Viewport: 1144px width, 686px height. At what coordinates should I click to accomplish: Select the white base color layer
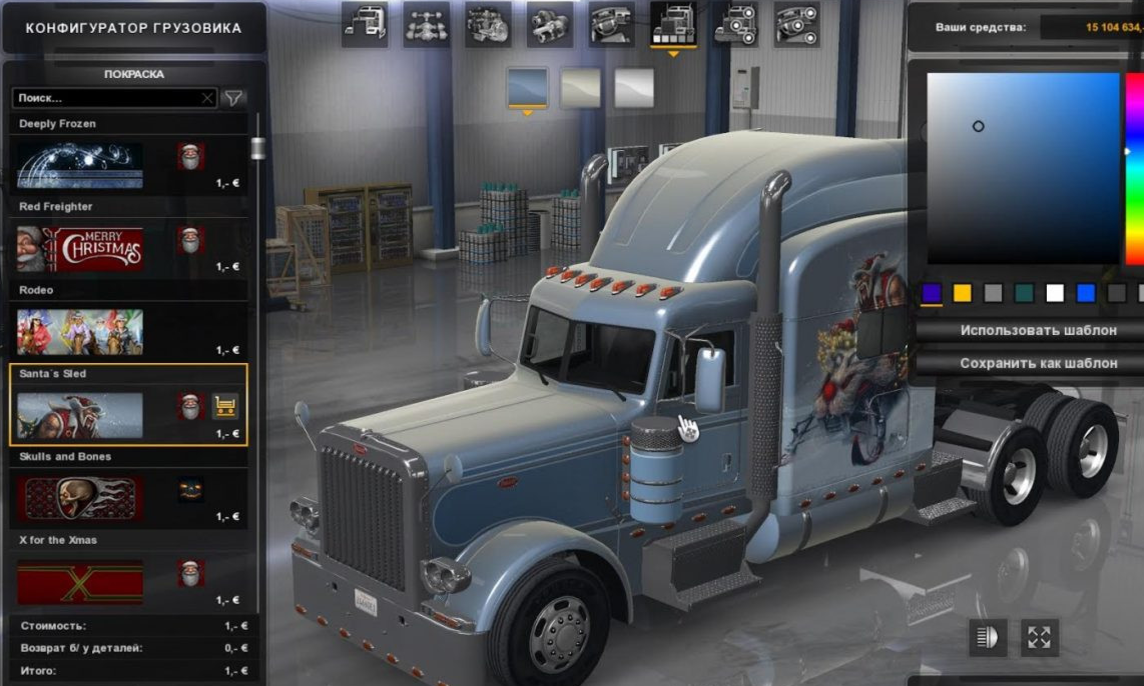point(634,88)
